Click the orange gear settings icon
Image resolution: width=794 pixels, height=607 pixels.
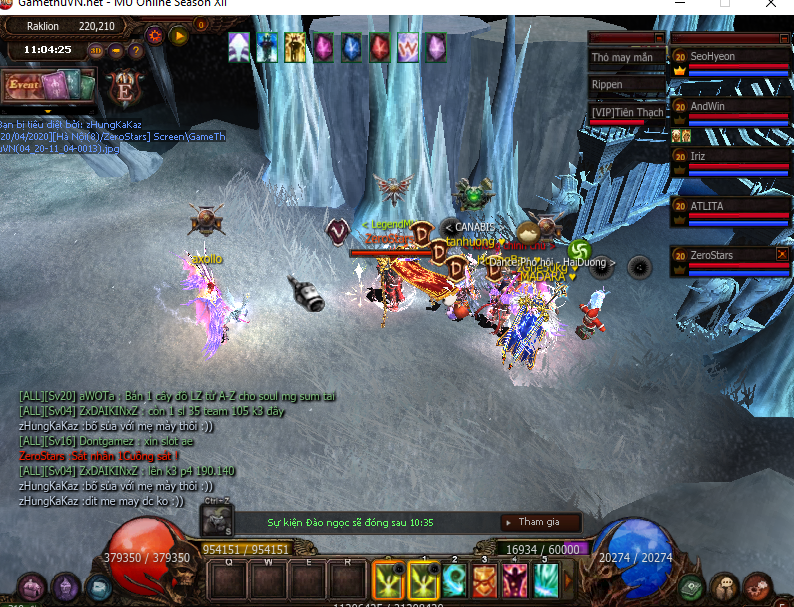point(154,36)
